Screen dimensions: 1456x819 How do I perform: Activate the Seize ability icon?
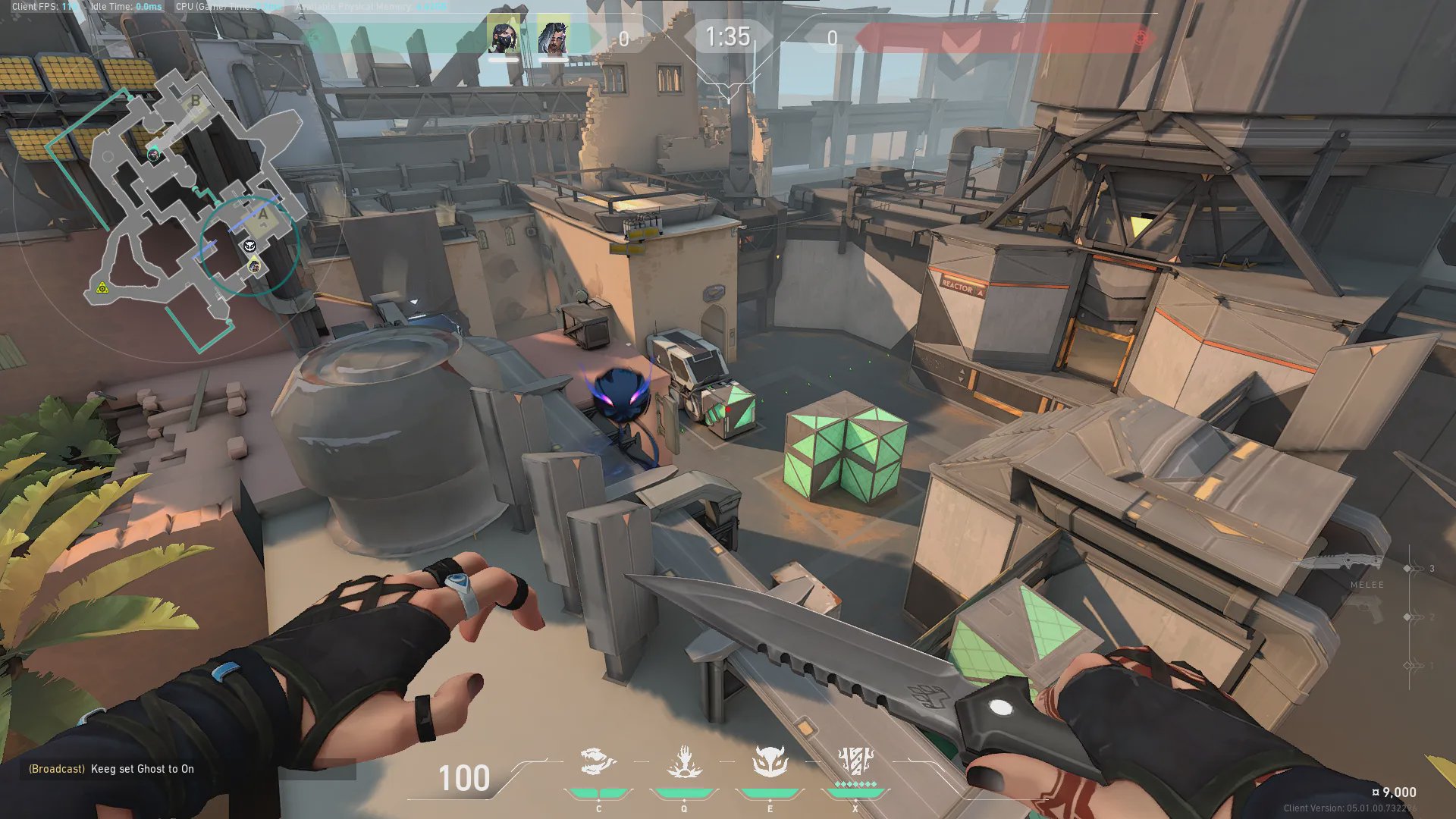tap(684, 761)
